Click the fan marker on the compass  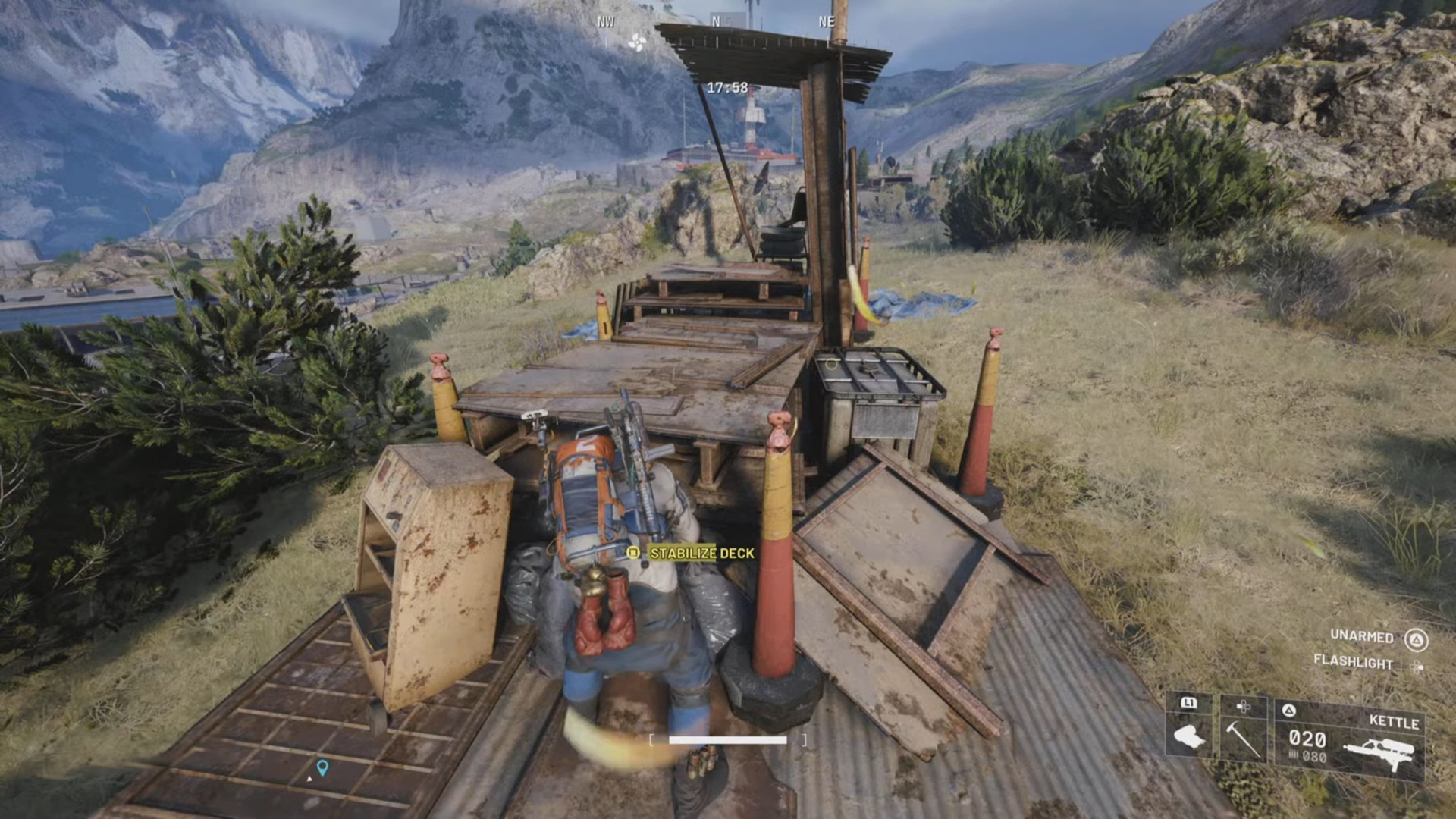click(636, 42)
